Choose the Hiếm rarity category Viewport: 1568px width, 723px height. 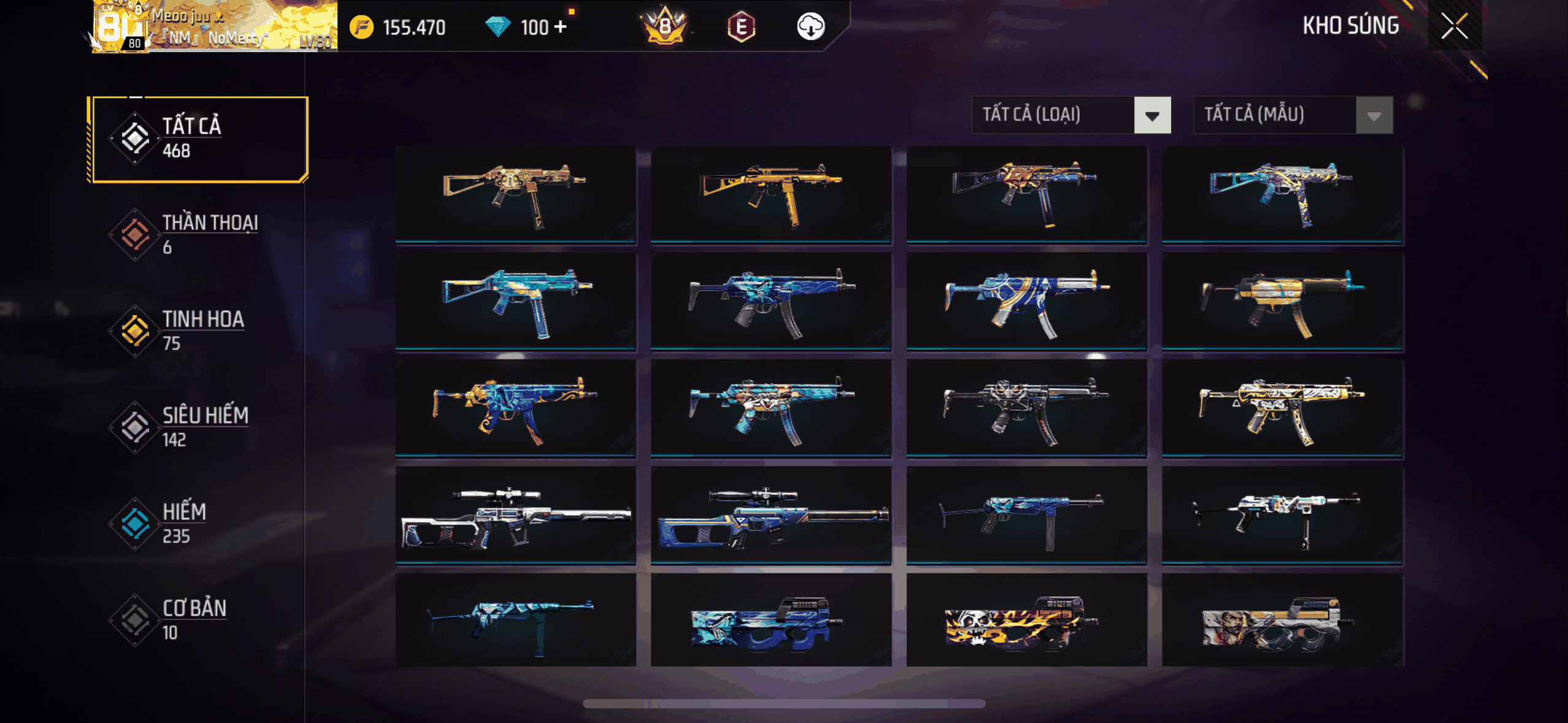pyautogui.click(x=198, y=523)
